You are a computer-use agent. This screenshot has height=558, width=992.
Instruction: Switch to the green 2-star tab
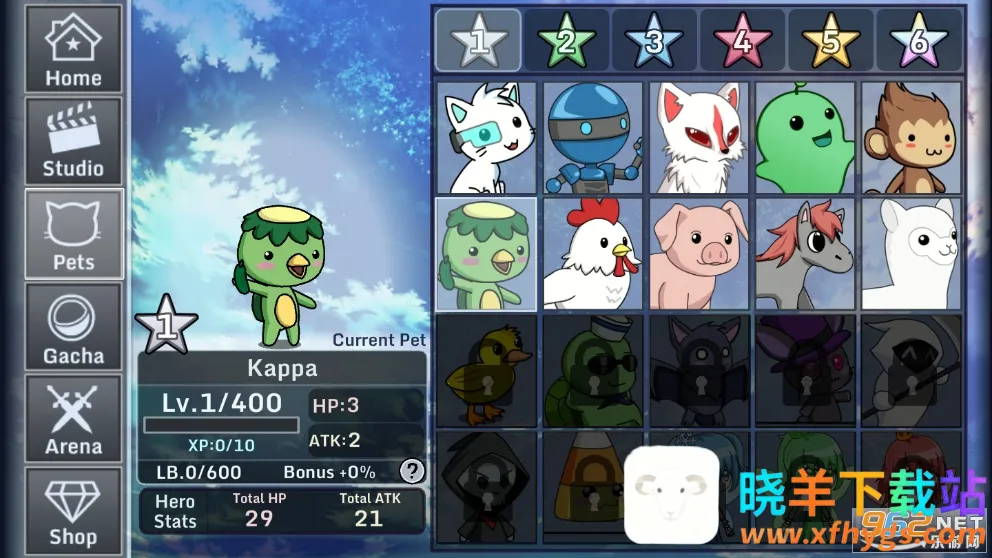(566, 41)
